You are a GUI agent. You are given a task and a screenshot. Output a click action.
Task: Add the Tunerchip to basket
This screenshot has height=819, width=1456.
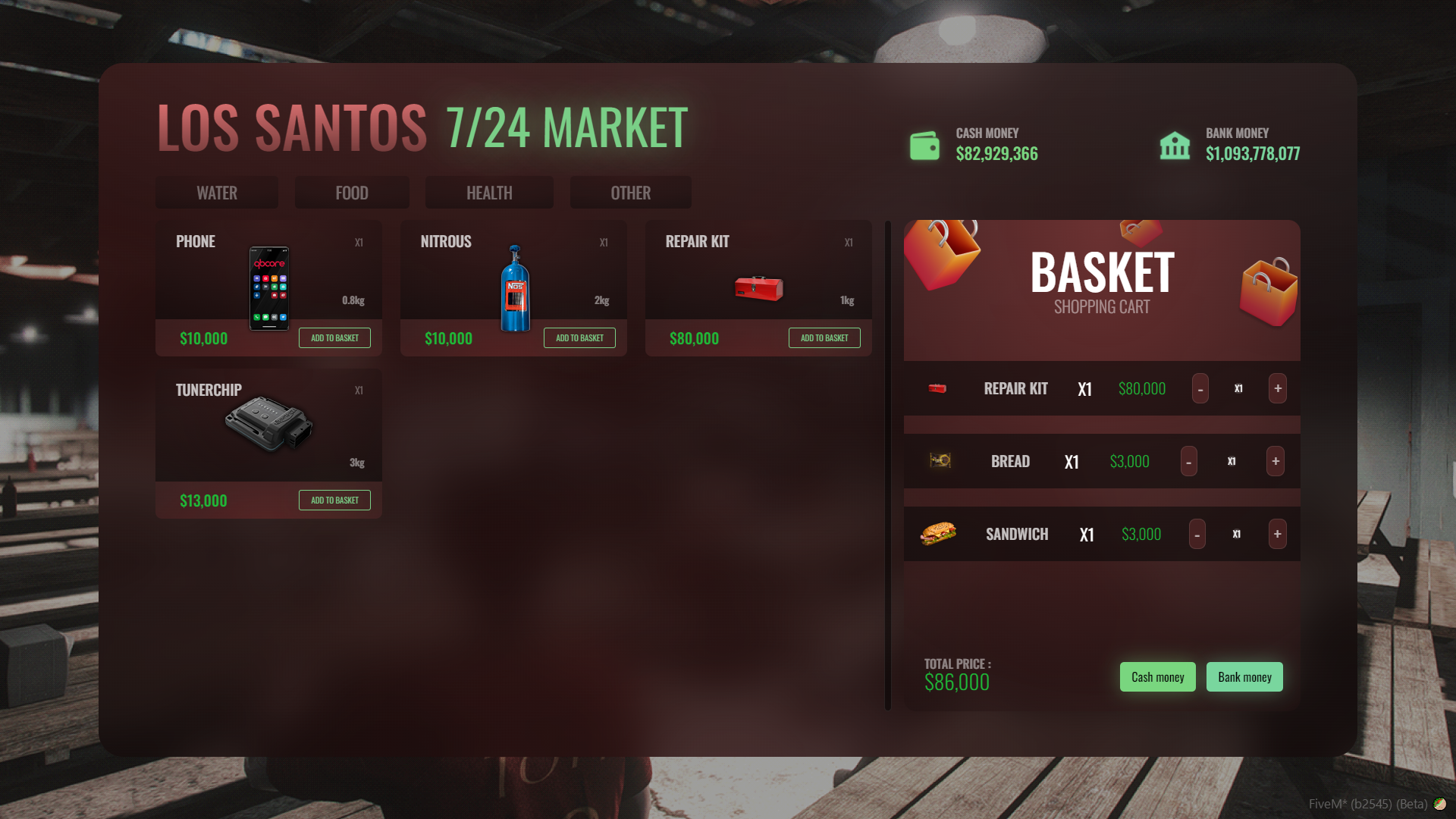(334, 500)
